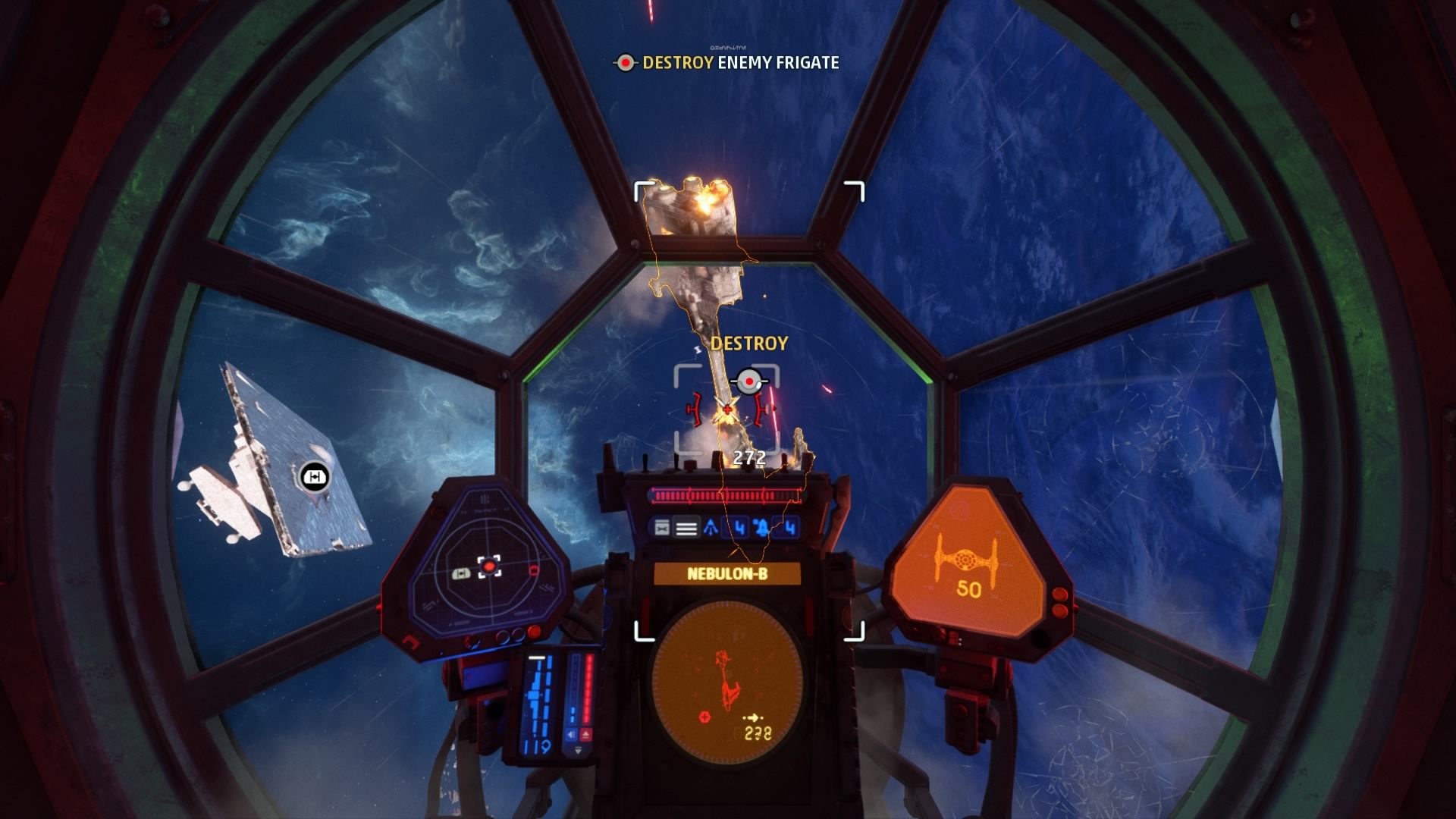Toggle the blue speaker indicator near the 119 readout
Image resolution: width=1456 pixels, height=819 pixels.
point(571,734)
